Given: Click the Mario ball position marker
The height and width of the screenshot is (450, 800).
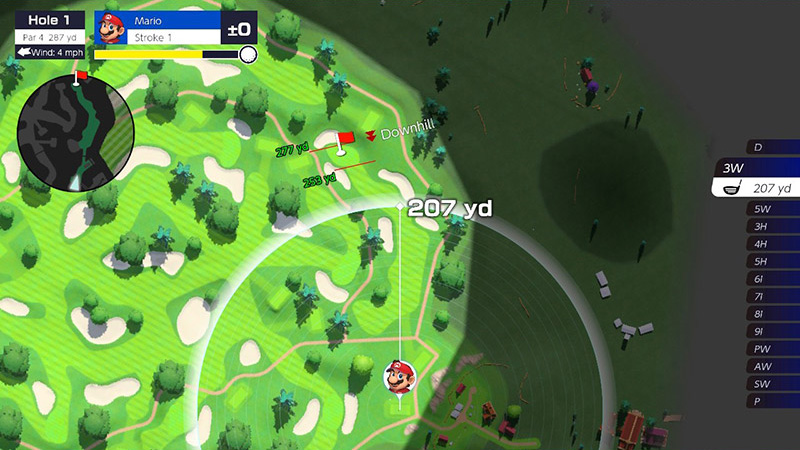Looking at the screenshot, I should click(x=400, y=380).
